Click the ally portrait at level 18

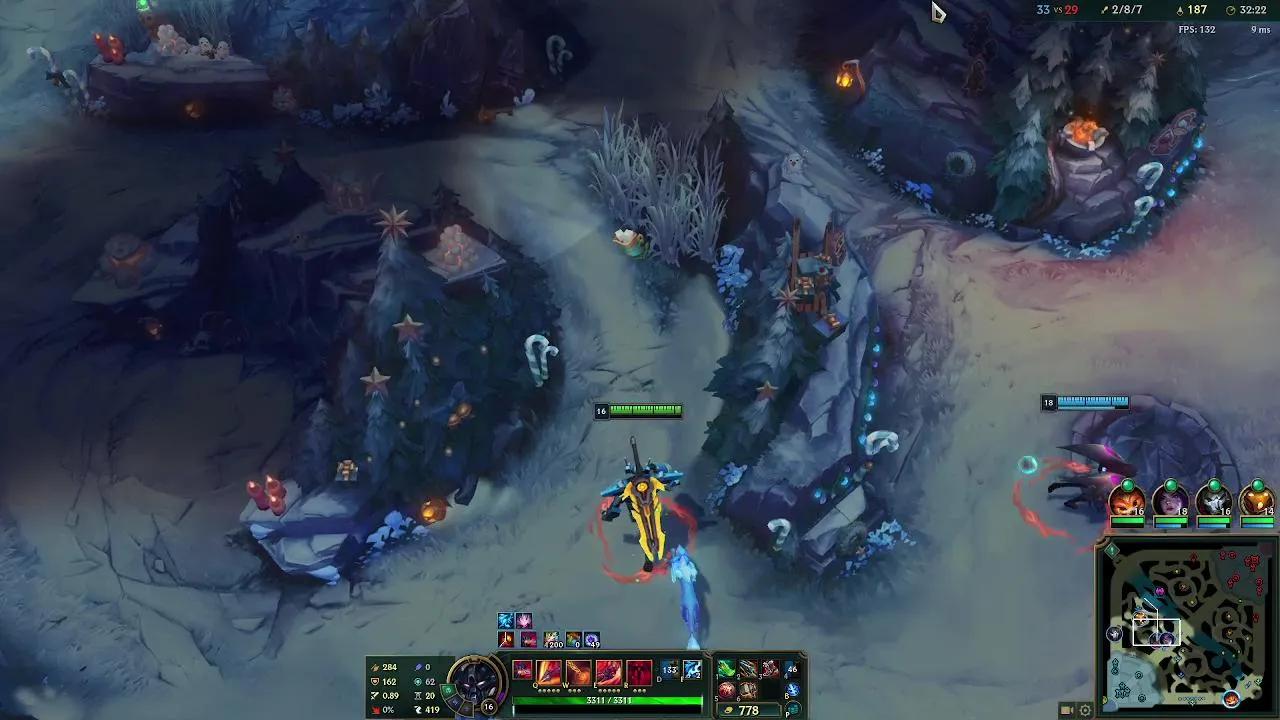pyautogui.click(x=1169, y=500)
